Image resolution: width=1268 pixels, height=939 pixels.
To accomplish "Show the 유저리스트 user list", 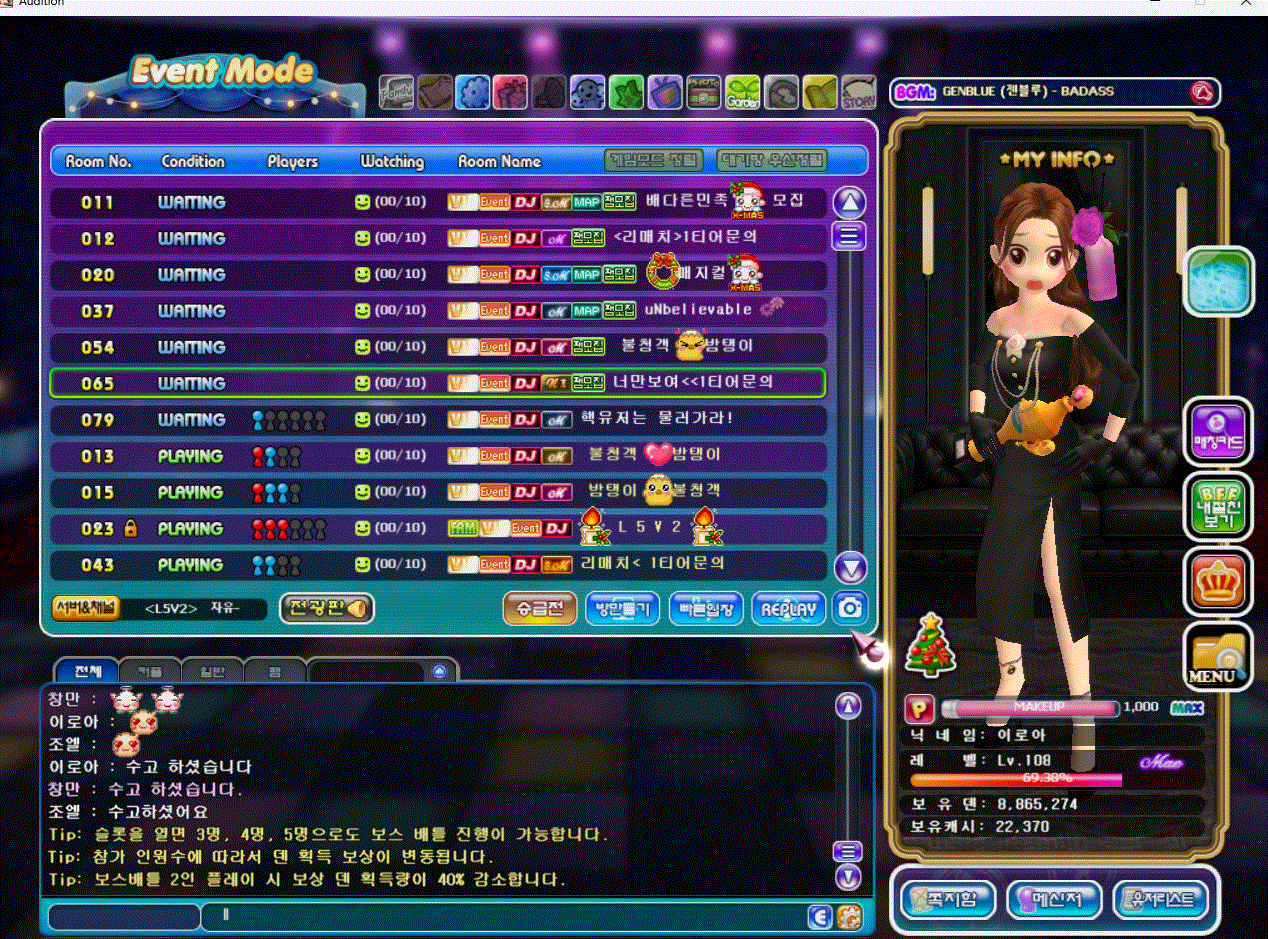I will click(x=1160, y=899).
